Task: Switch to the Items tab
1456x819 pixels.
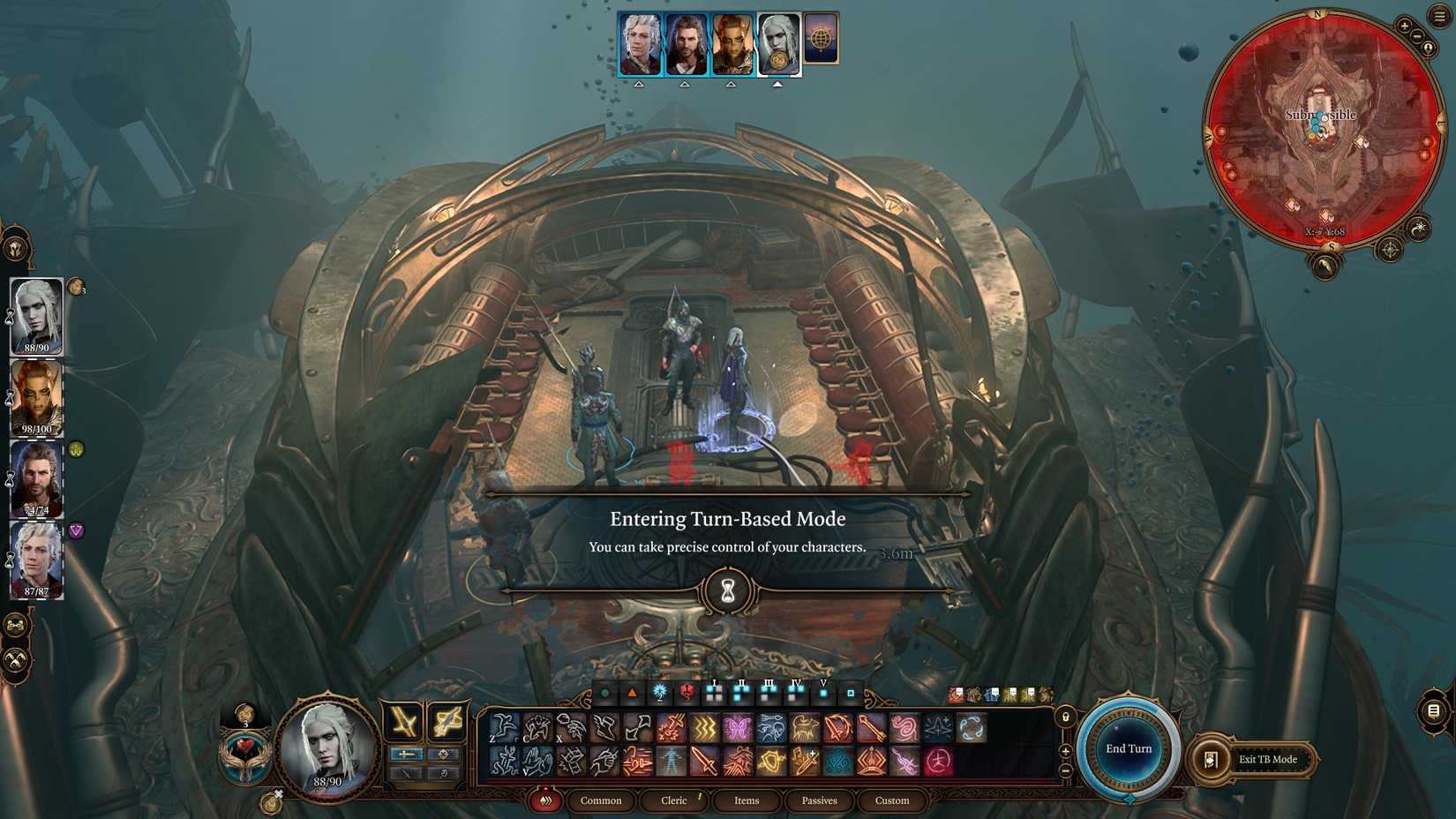Action: pos(747,800)
